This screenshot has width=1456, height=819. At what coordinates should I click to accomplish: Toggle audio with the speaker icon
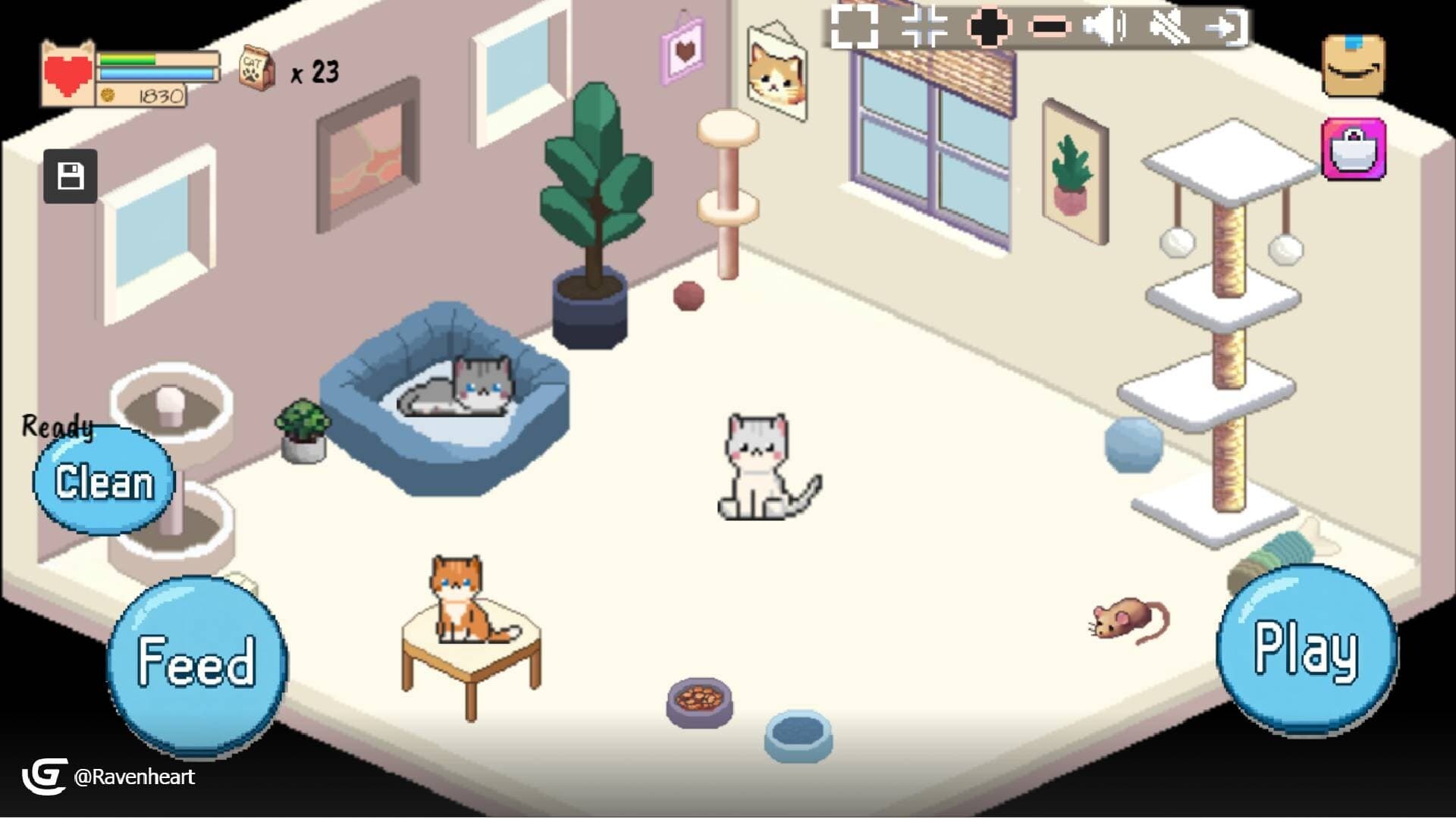[1106, 28]
